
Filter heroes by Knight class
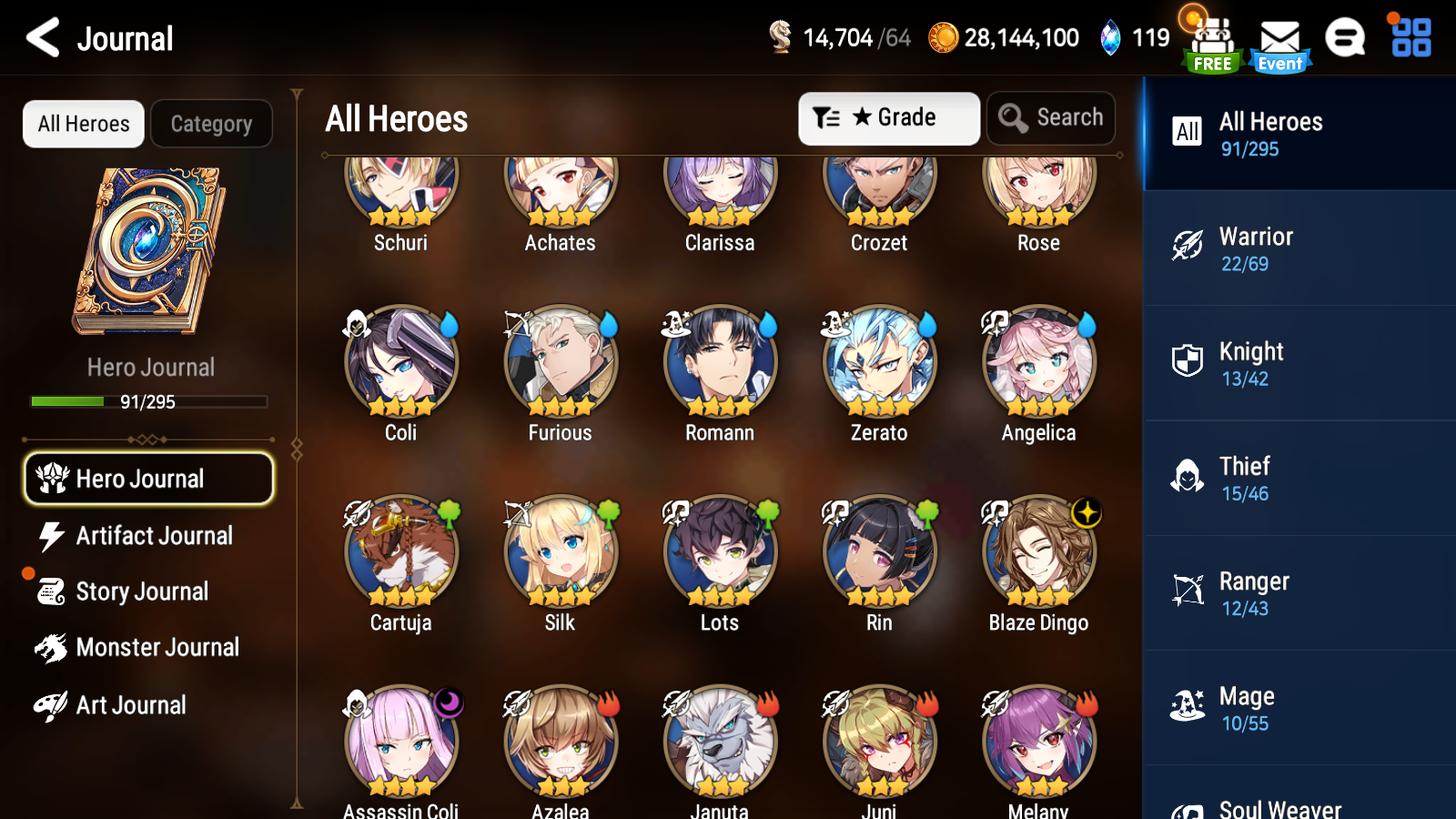coord(1299,362)
